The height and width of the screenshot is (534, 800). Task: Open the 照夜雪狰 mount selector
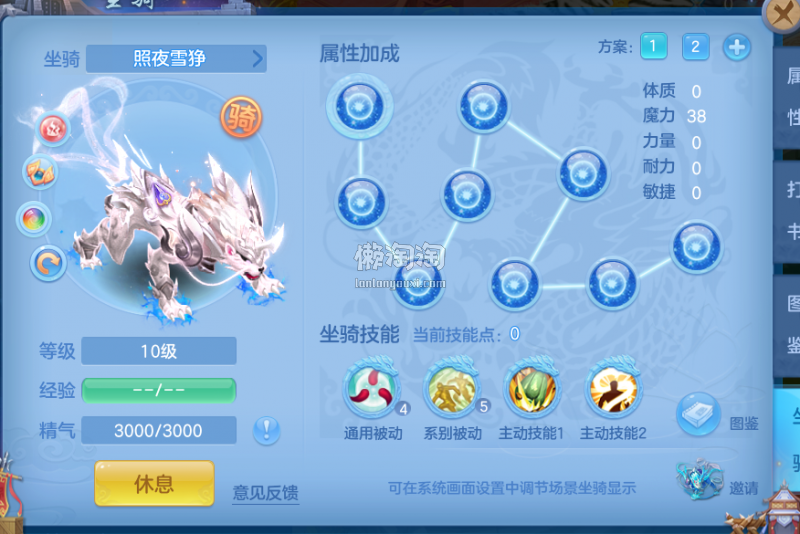pos(176,59)
